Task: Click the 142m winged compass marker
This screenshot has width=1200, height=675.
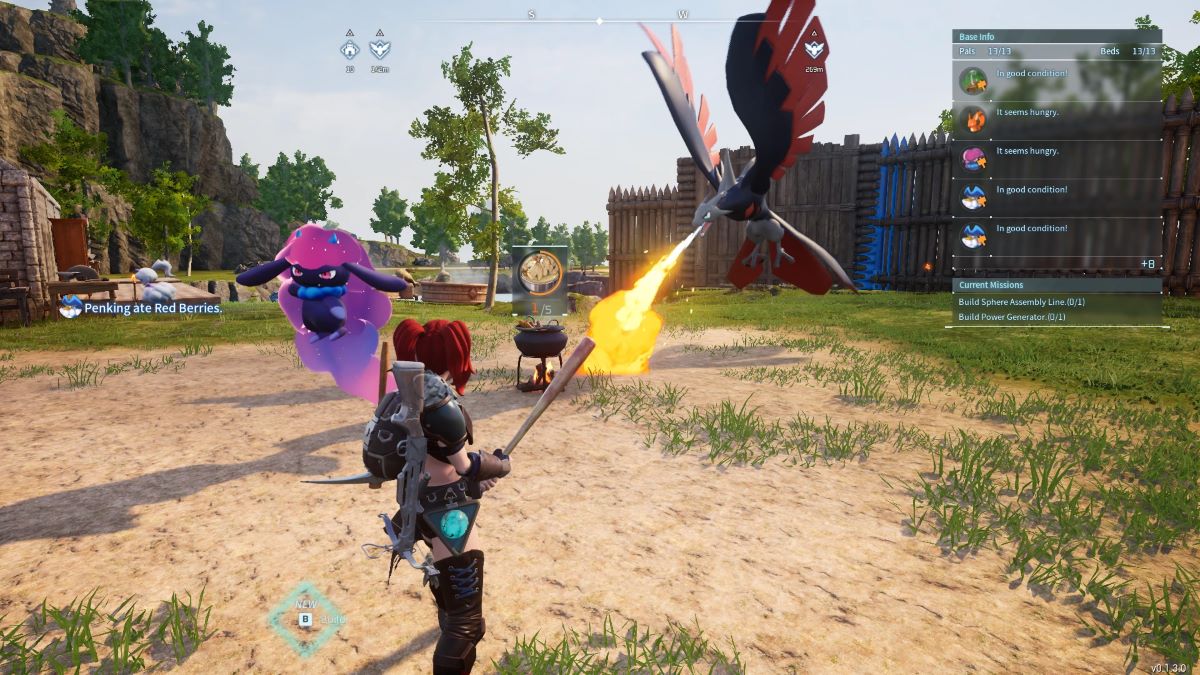Action: pyautogui.click(x=379, y=49)
